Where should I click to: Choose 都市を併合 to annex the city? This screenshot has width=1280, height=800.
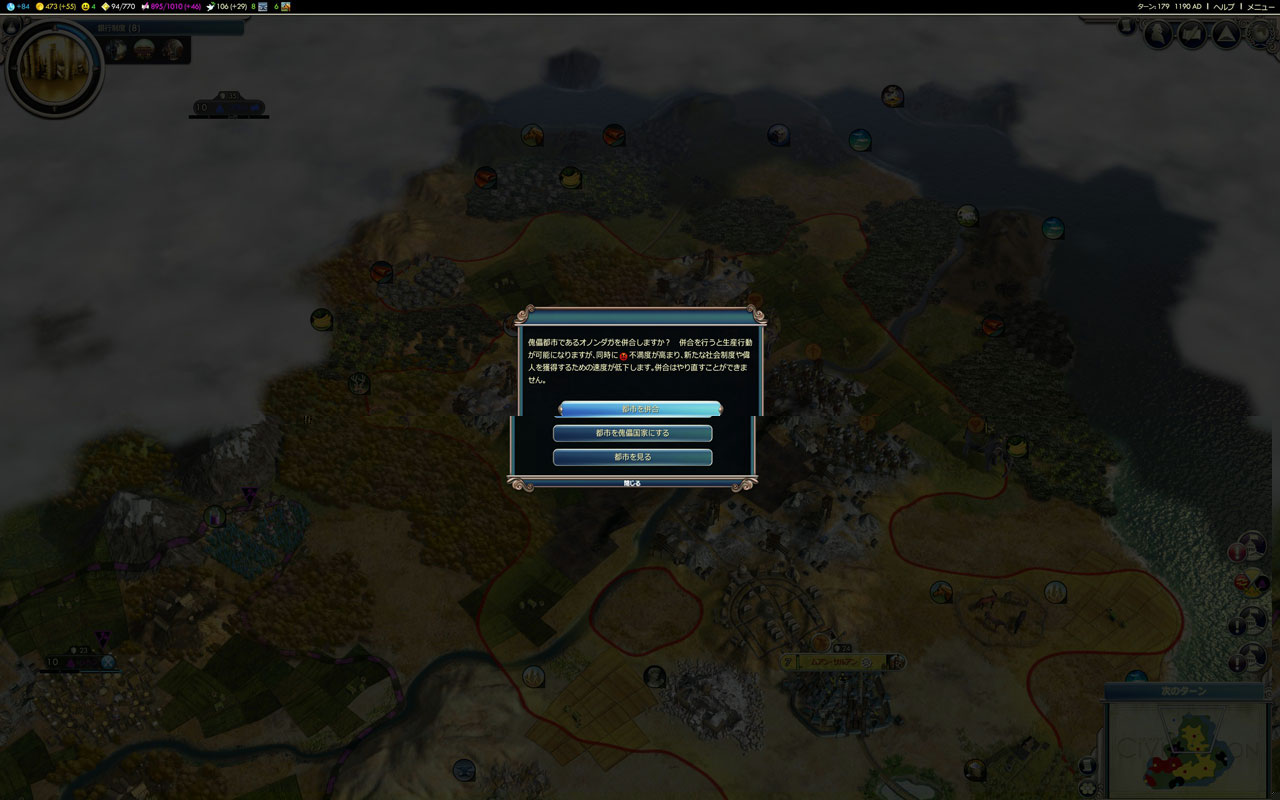tap(640, 409)
